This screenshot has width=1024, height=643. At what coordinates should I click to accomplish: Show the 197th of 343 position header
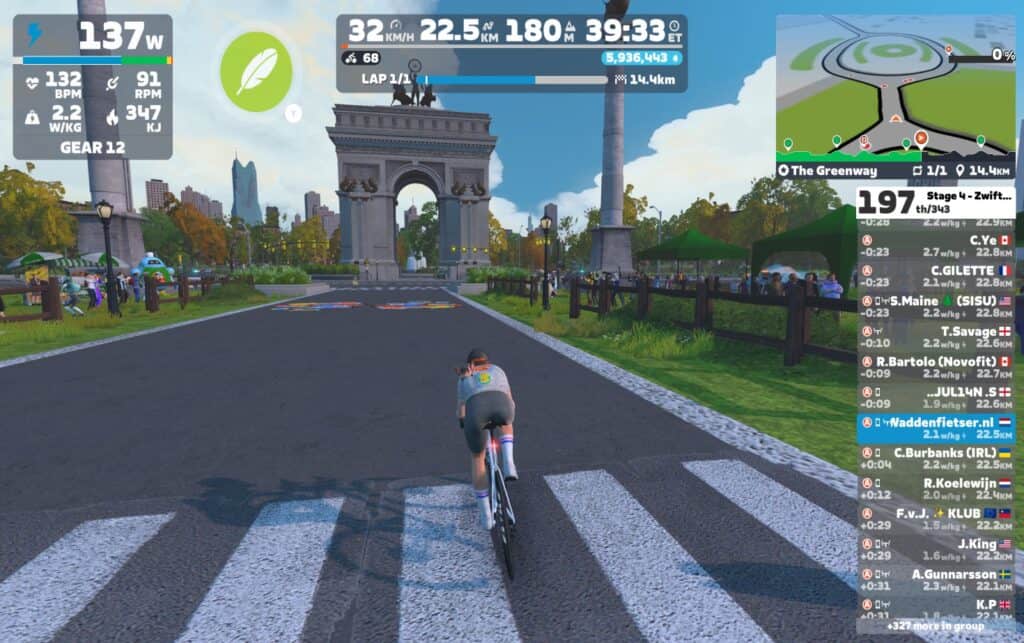click(936, 201)
